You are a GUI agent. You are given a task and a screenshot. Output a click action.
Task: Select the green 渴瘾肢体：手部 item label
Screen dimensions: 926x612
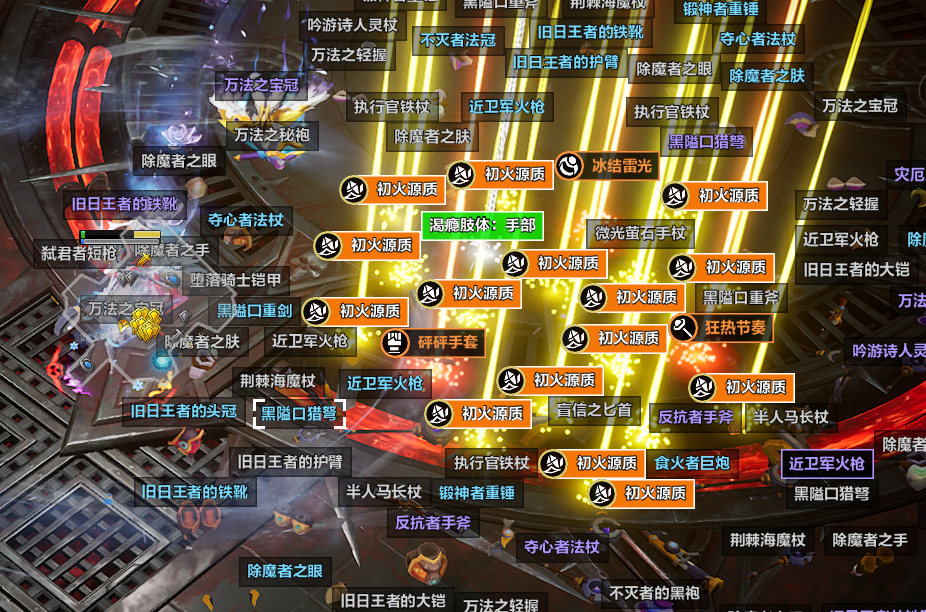[x=482, y=226]
